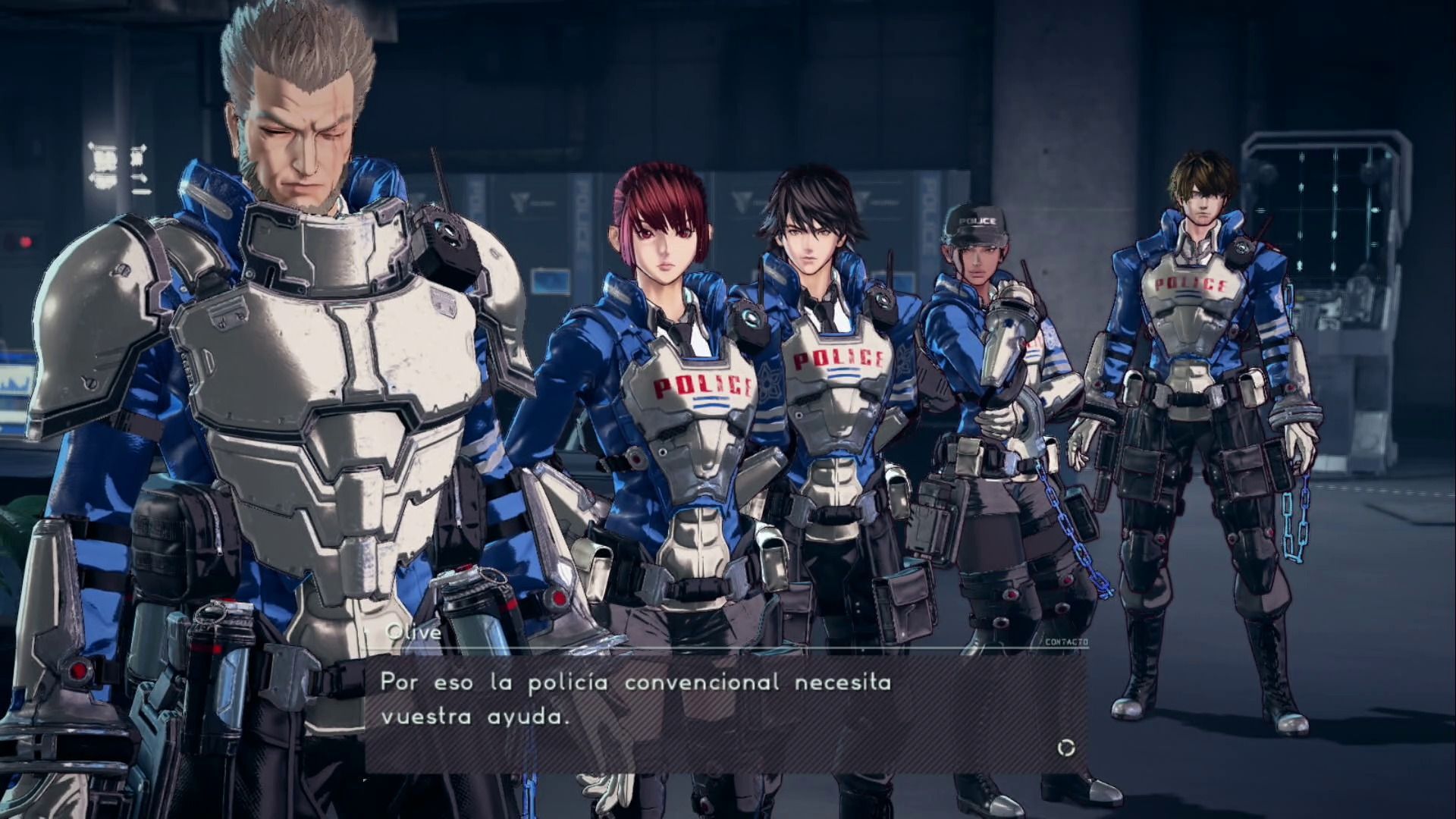Click the circular continue indicator in dialogue box

tap(1065, 748)
